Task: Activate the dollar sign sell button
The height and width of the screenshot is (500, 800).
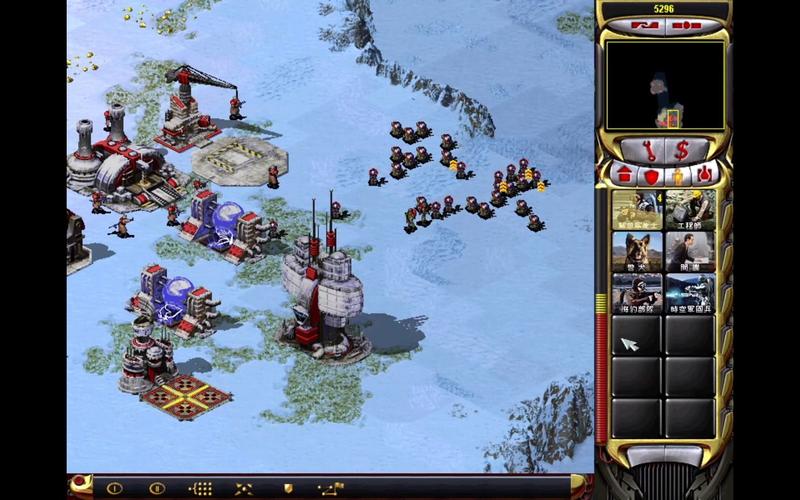Action: 683,150
